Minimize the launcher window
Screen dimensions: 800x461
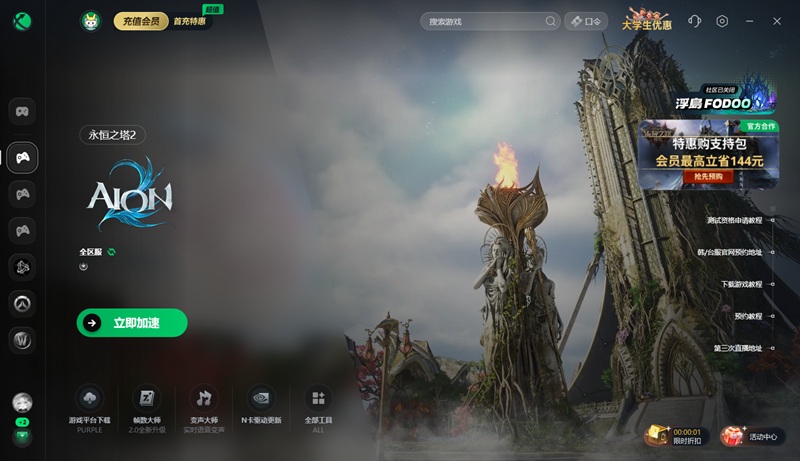(750, 21)
